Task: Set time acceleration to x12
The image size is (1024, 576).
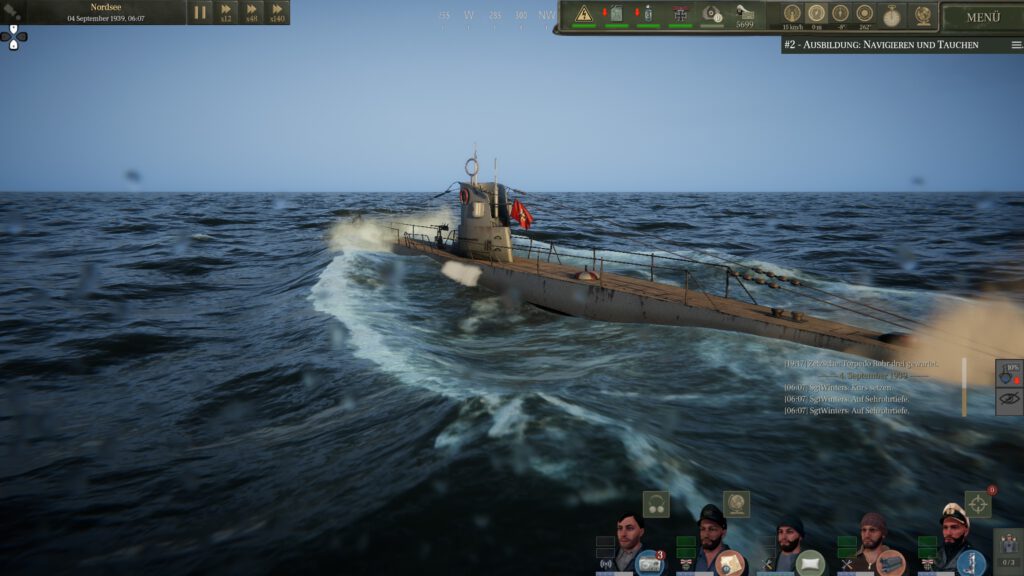Action: (x=226, y=12)
